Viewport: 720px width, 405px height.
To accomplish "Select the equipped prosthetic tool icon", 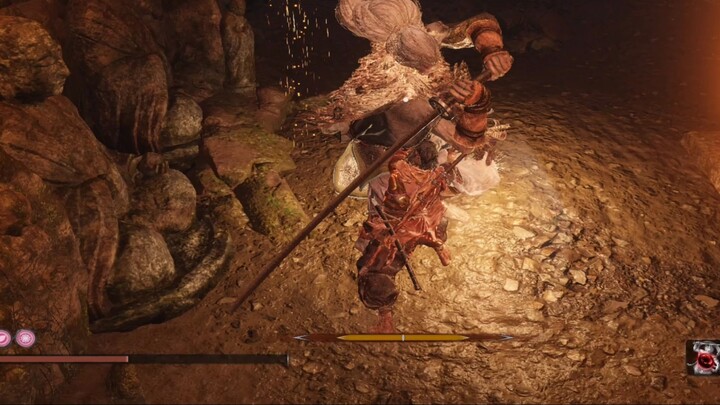I will point(704,357).
